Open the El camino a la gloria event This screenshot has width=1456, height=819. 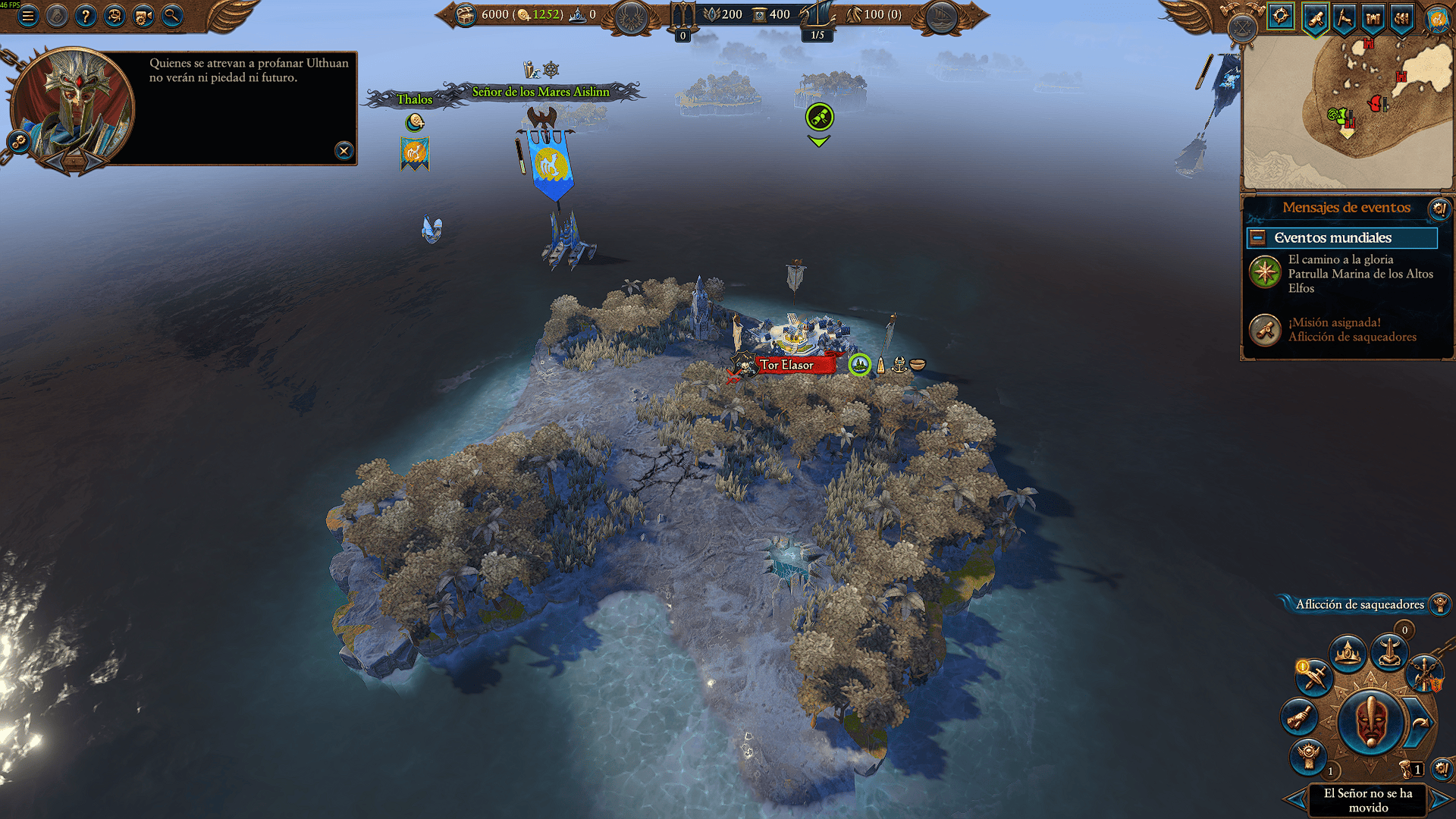[x=1341, y=273]
